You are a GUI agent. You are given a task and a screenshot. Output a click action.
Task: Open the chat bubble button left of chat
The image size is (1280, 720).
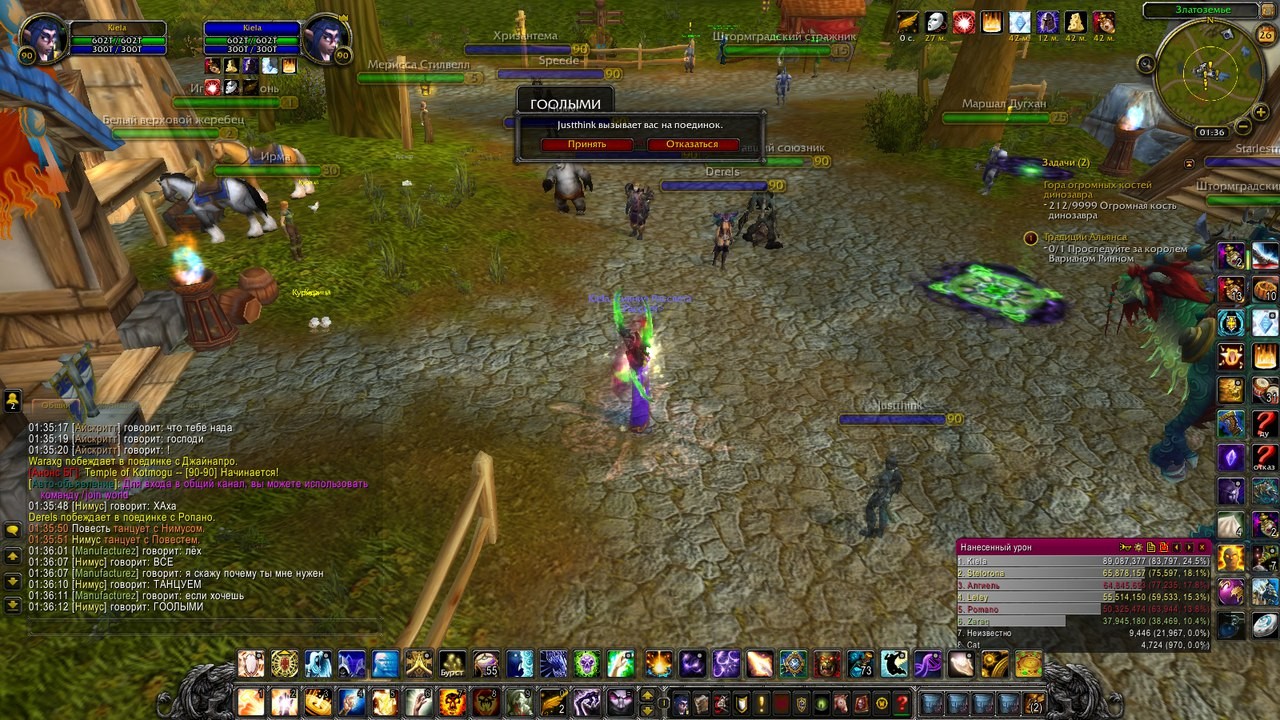tap(13, 529)
